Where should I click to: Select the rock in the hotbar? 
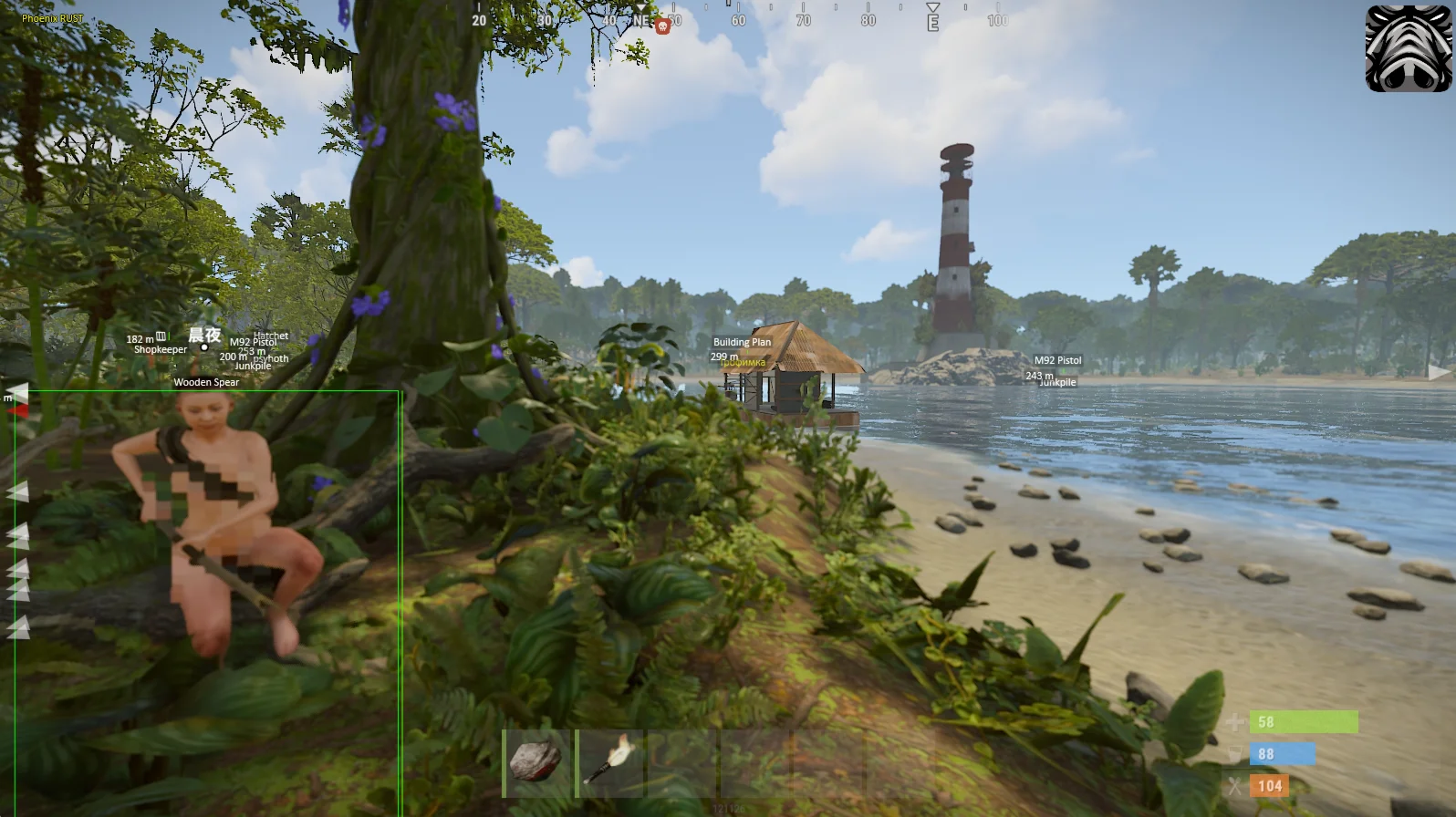[x=536, y=762]
